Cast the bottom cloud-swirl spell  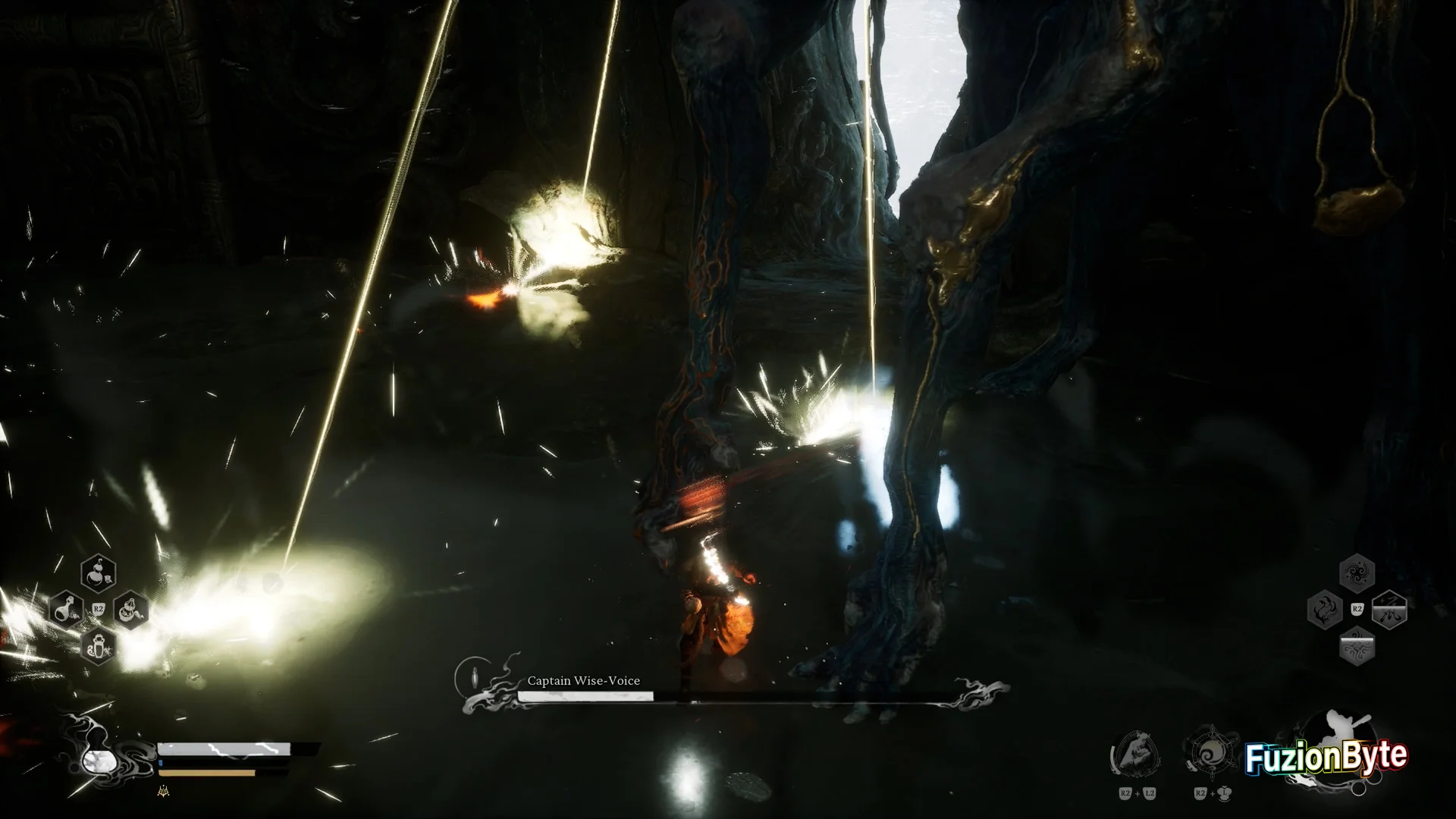[x=1357, y=646]
